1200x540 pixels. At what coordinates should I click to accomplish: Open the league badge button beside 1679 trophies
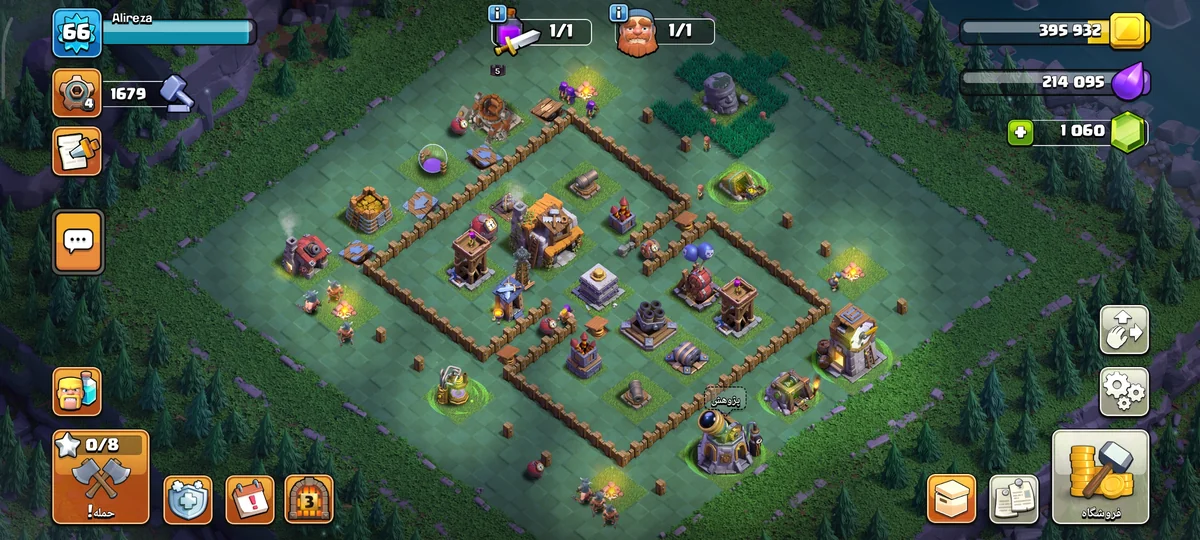click(77, 93)
